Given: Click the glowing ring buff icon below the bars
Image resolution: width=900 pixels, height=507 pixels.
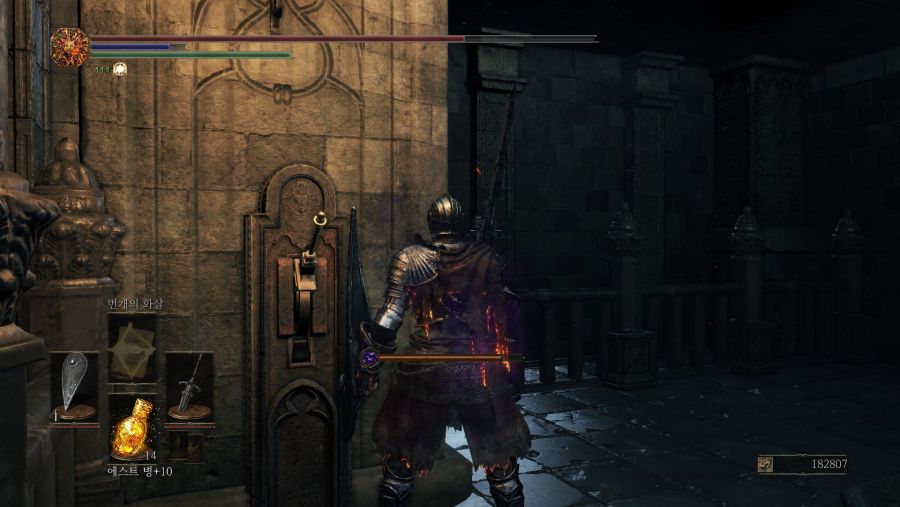Looking at the screenshot, I should click(120, 69).
